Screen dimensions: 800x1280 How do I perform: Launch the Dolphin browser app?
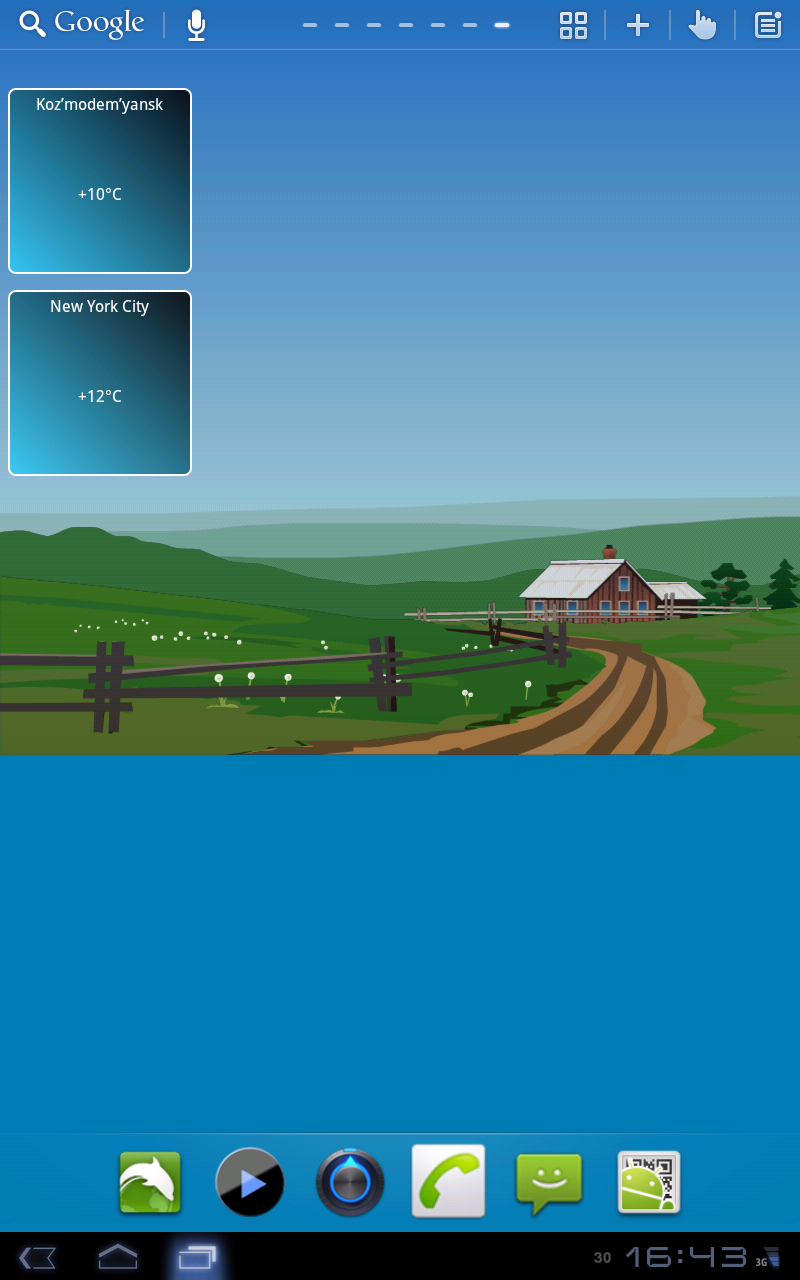click(x=150, y=1182)
